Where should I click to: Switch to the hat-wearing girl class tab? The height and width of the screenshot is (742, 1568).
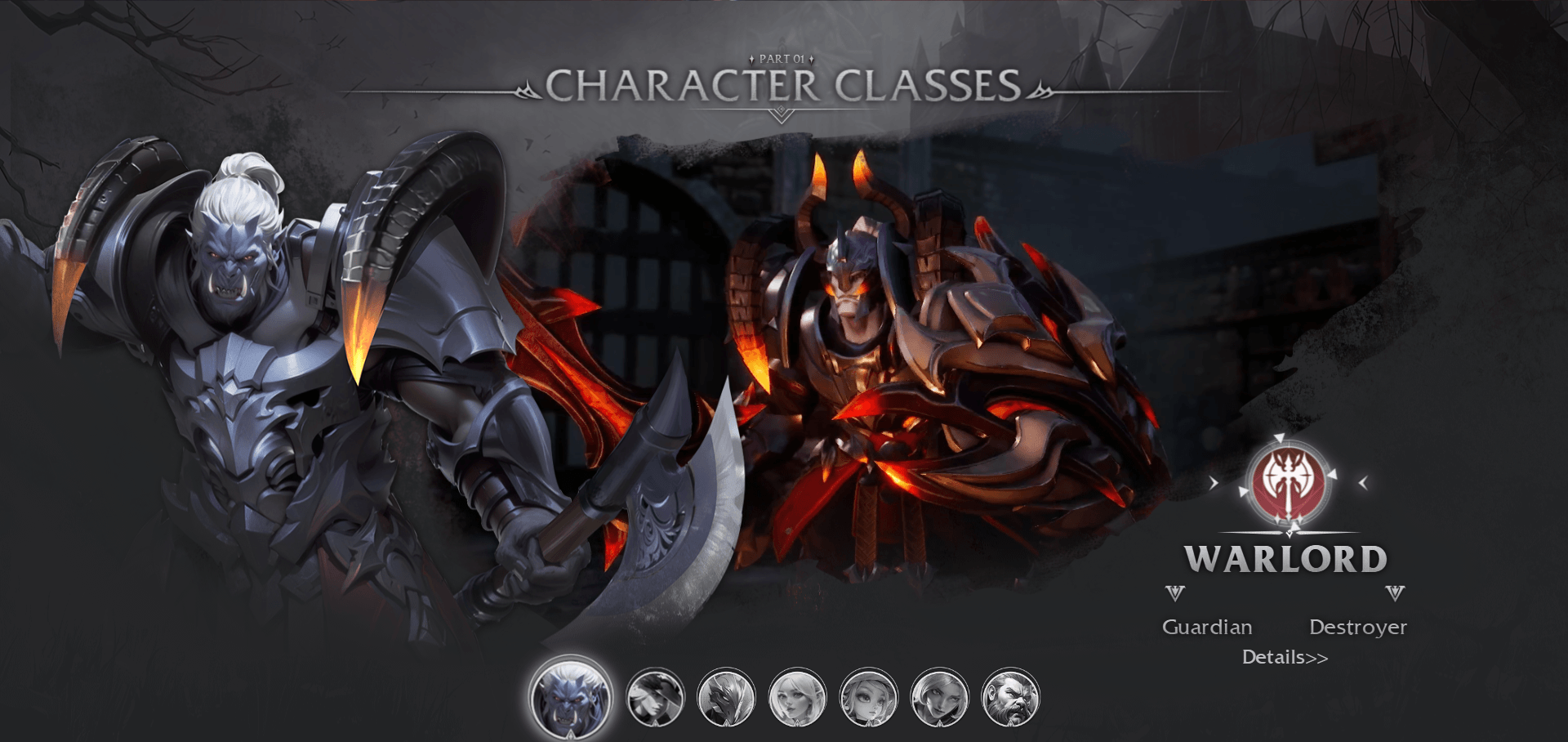click(870, 697)
